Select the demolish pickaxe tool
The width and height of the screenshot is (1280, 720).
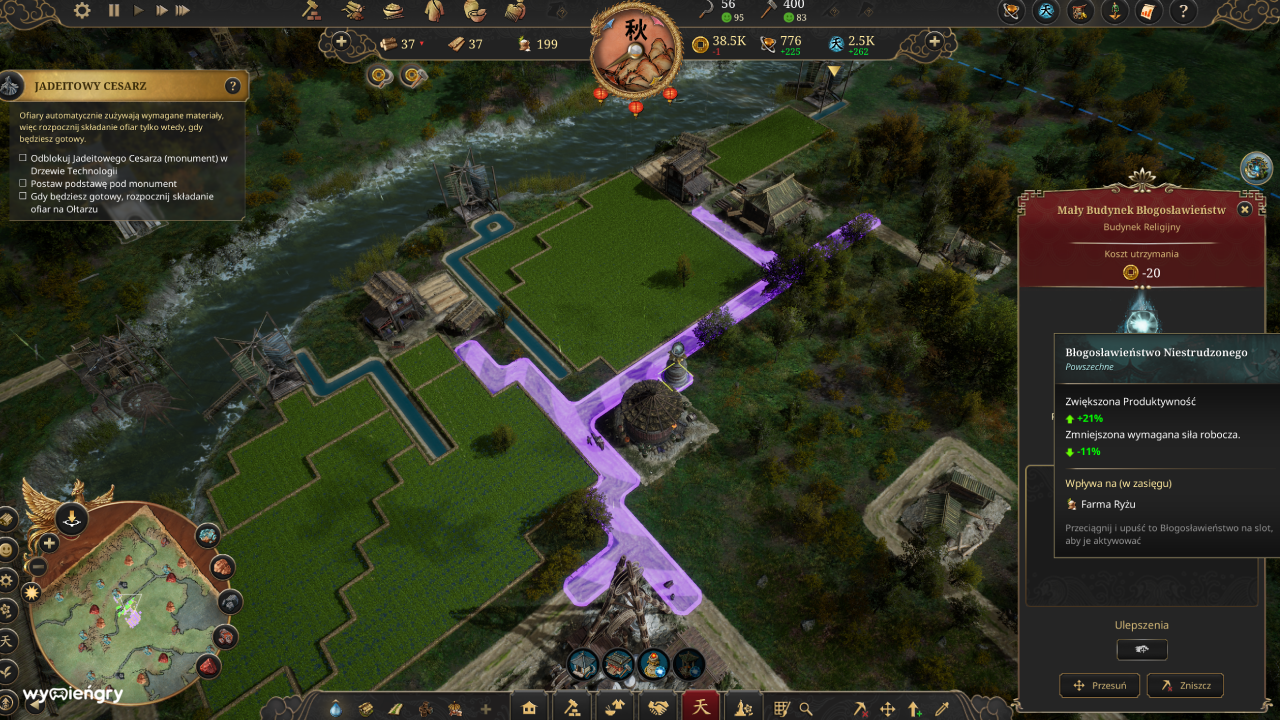click(x=861, y=707)
